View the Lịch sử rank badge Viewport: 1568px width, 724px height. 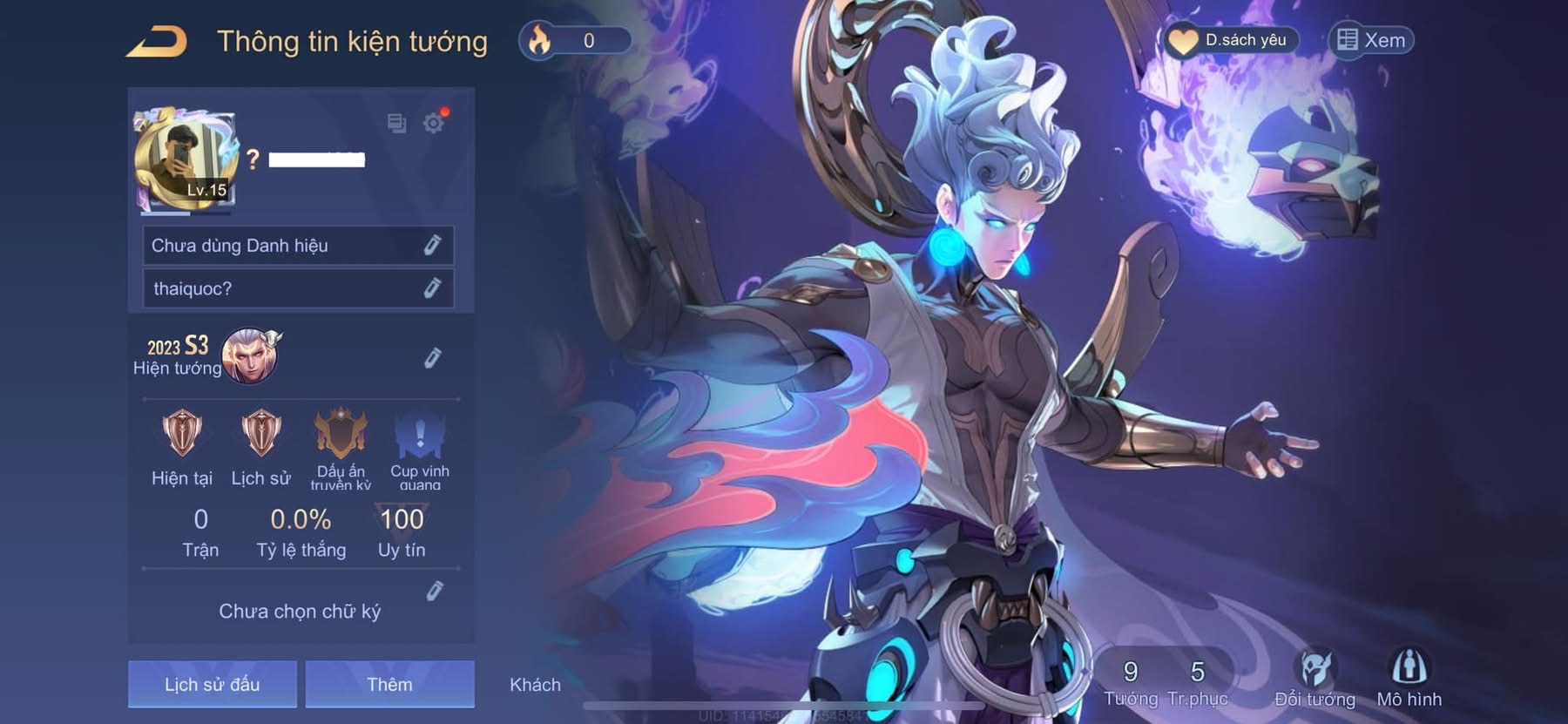(260, 434)
